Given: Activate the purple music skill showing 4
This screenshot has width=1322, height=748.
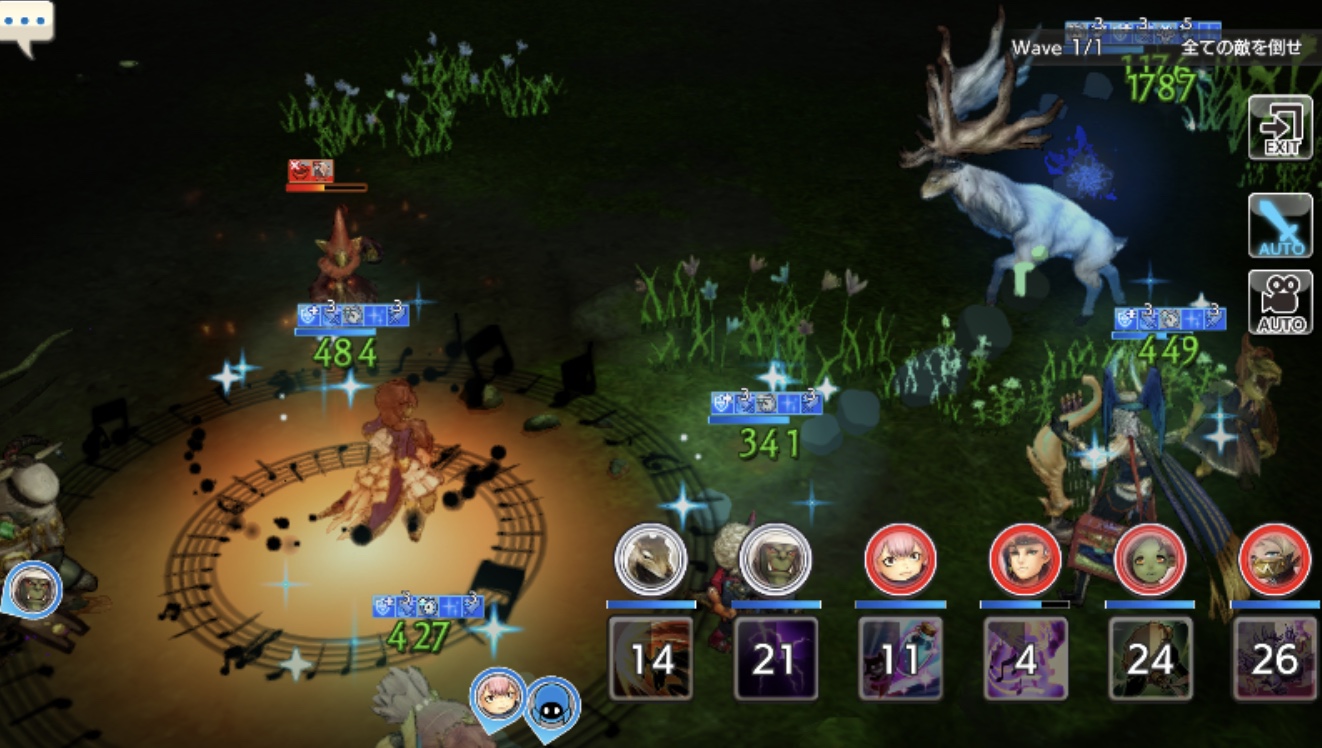Looking at the screenshot, I should (x=1025, y=657).
